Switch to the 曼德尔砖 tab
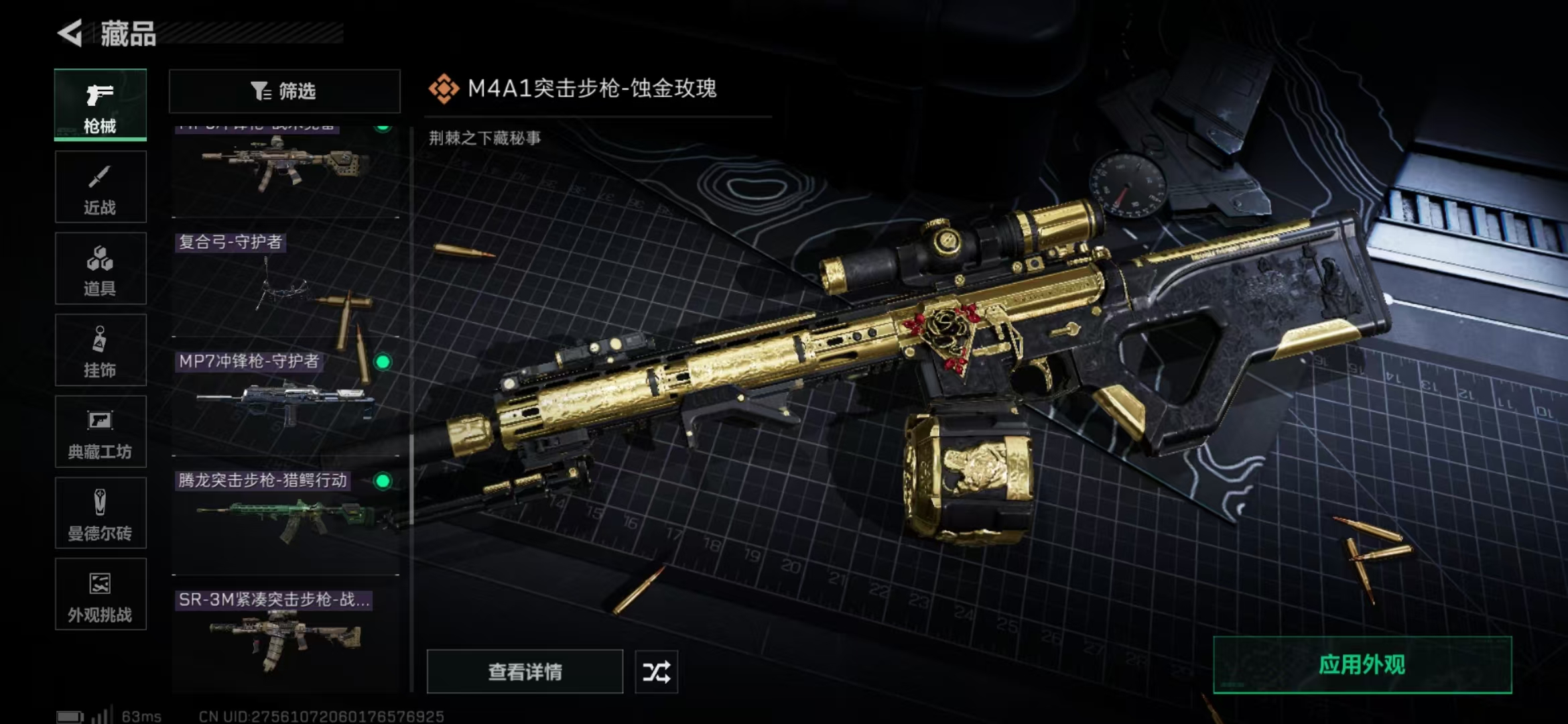Image resolution: width=1568 pixels, height=724 pixels. [101, 513]
